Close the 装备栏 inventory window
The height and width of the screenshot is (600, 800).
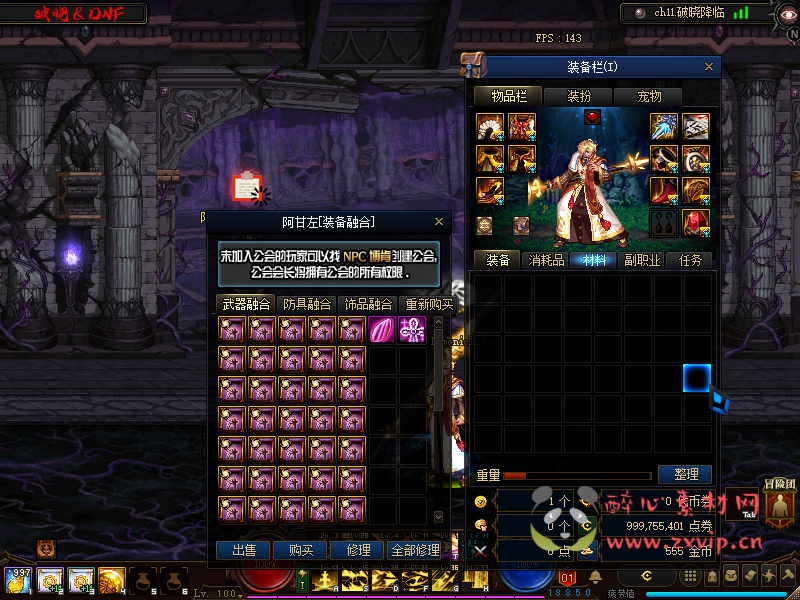(710, 67)
